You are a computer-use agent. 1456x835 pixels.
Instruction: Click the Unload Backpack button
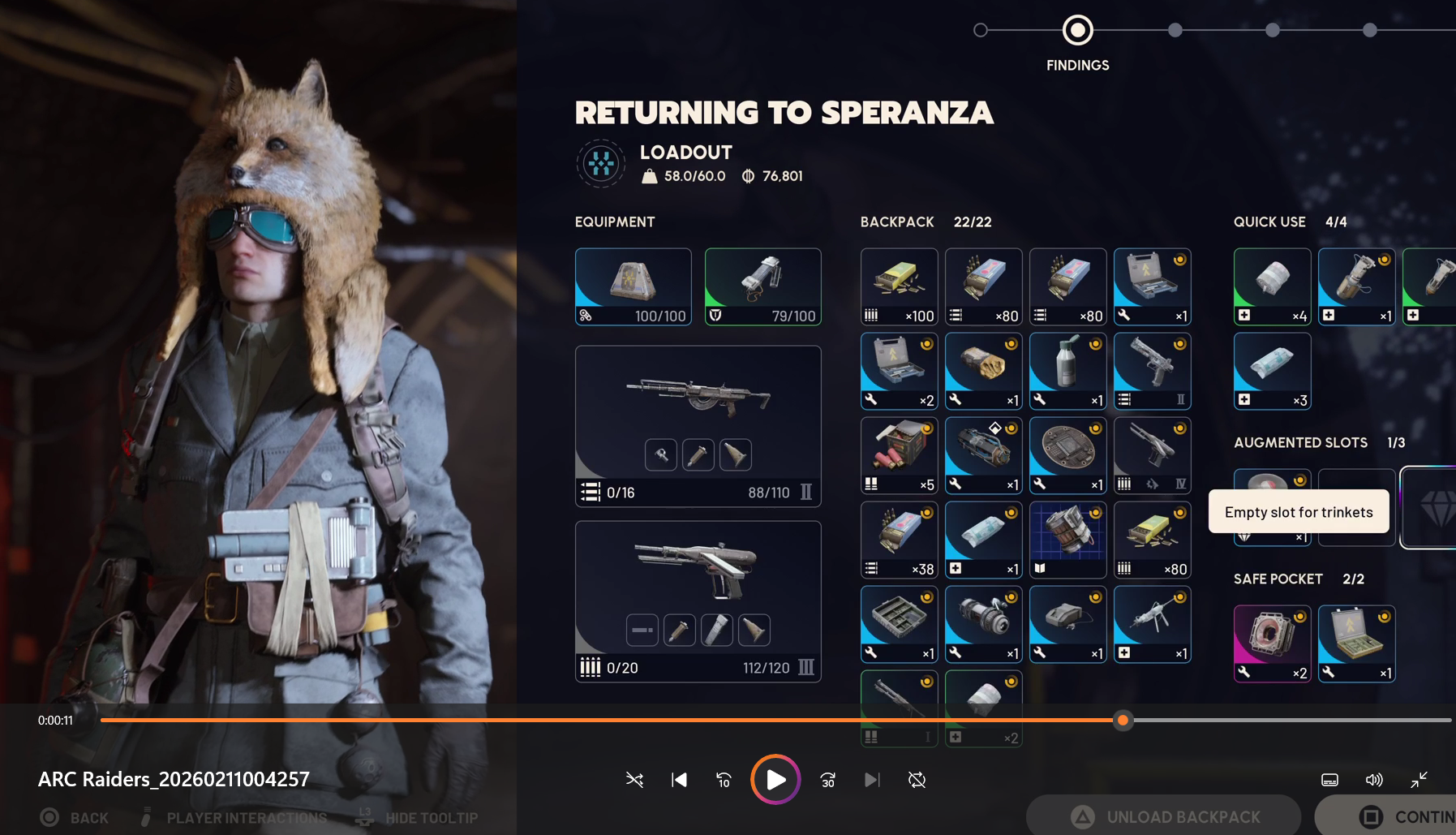tap(1164, 816)
